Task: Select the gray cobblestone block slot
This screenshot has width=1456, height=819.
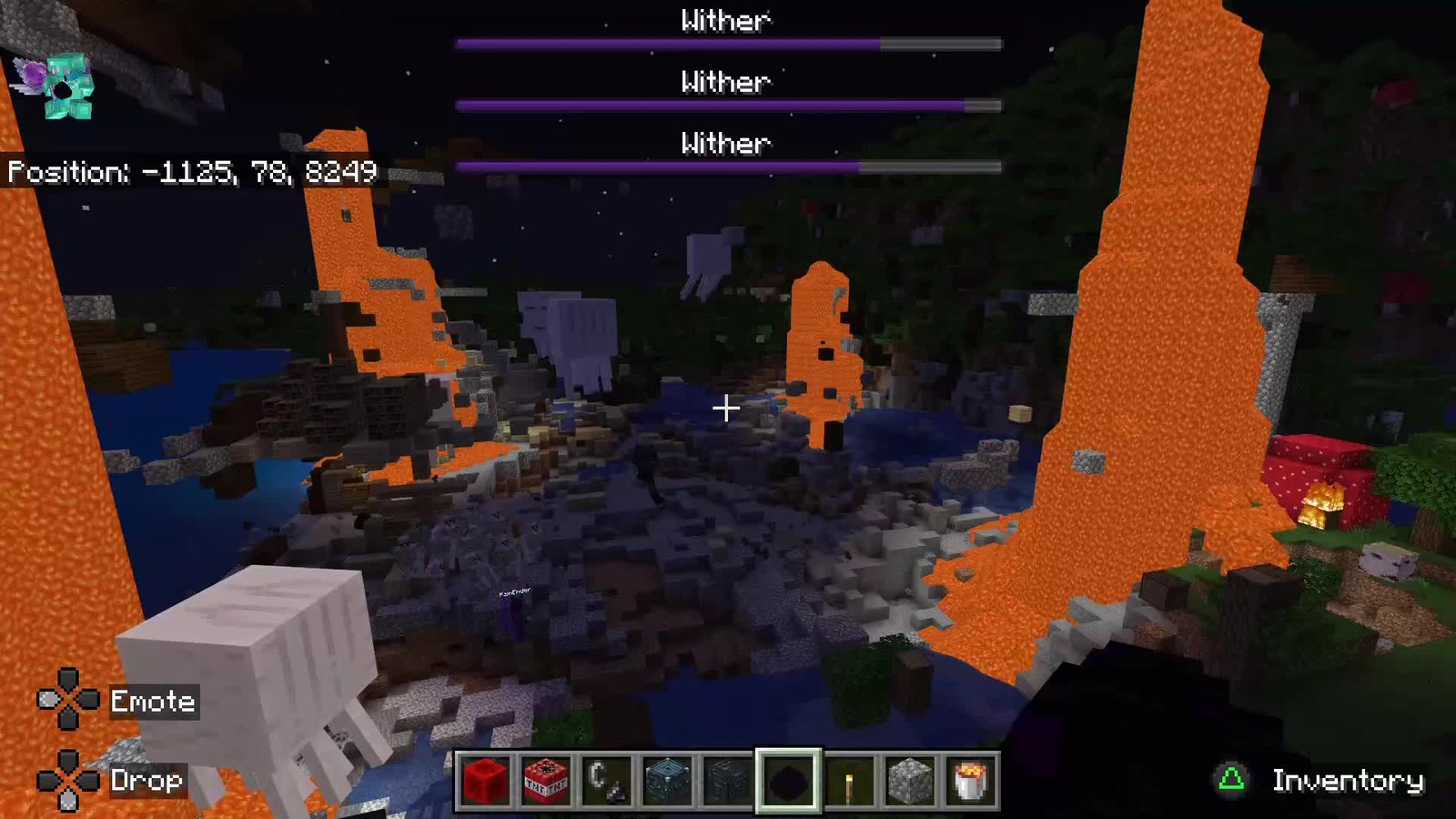Action: [909, 780]
